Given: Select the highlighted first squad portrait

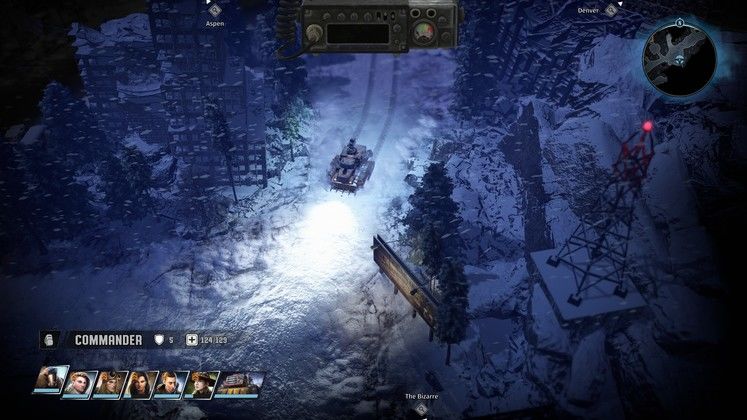Looking at the screenshot, I should tap(51, 381).
